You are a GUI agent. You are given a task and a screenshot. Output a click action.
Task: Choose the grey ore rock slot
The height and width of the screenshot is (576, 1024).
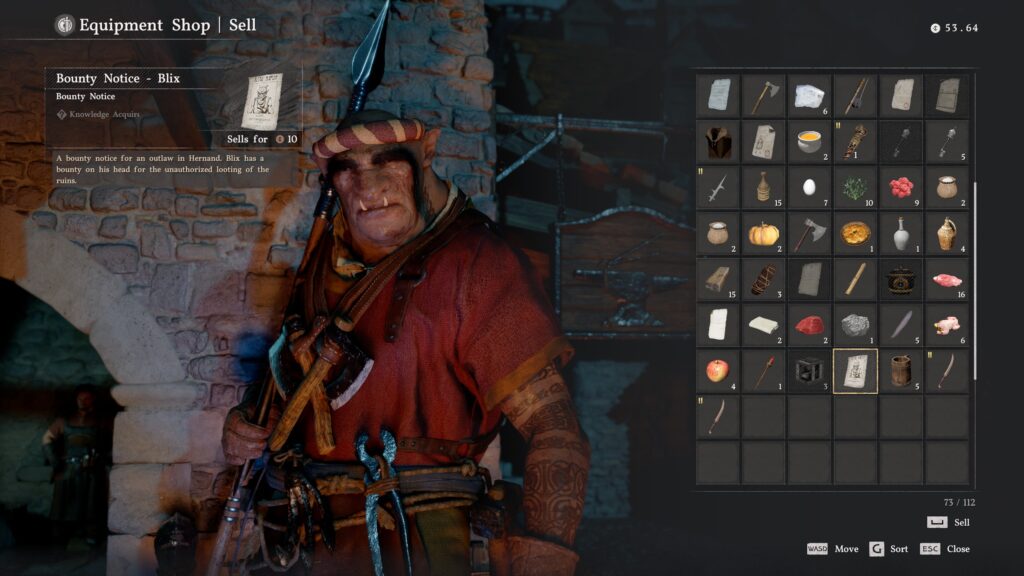855,325
